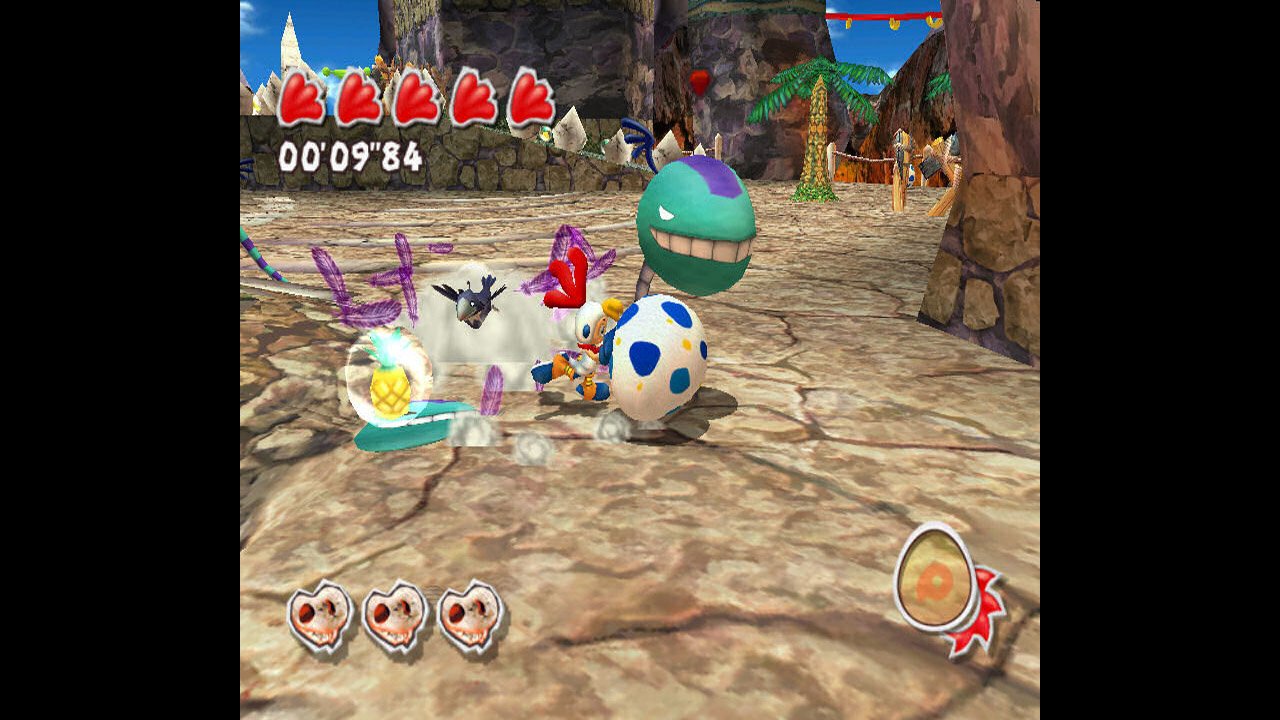
Task: Click the egg growth gauge icon
Action: click(937, 578)
